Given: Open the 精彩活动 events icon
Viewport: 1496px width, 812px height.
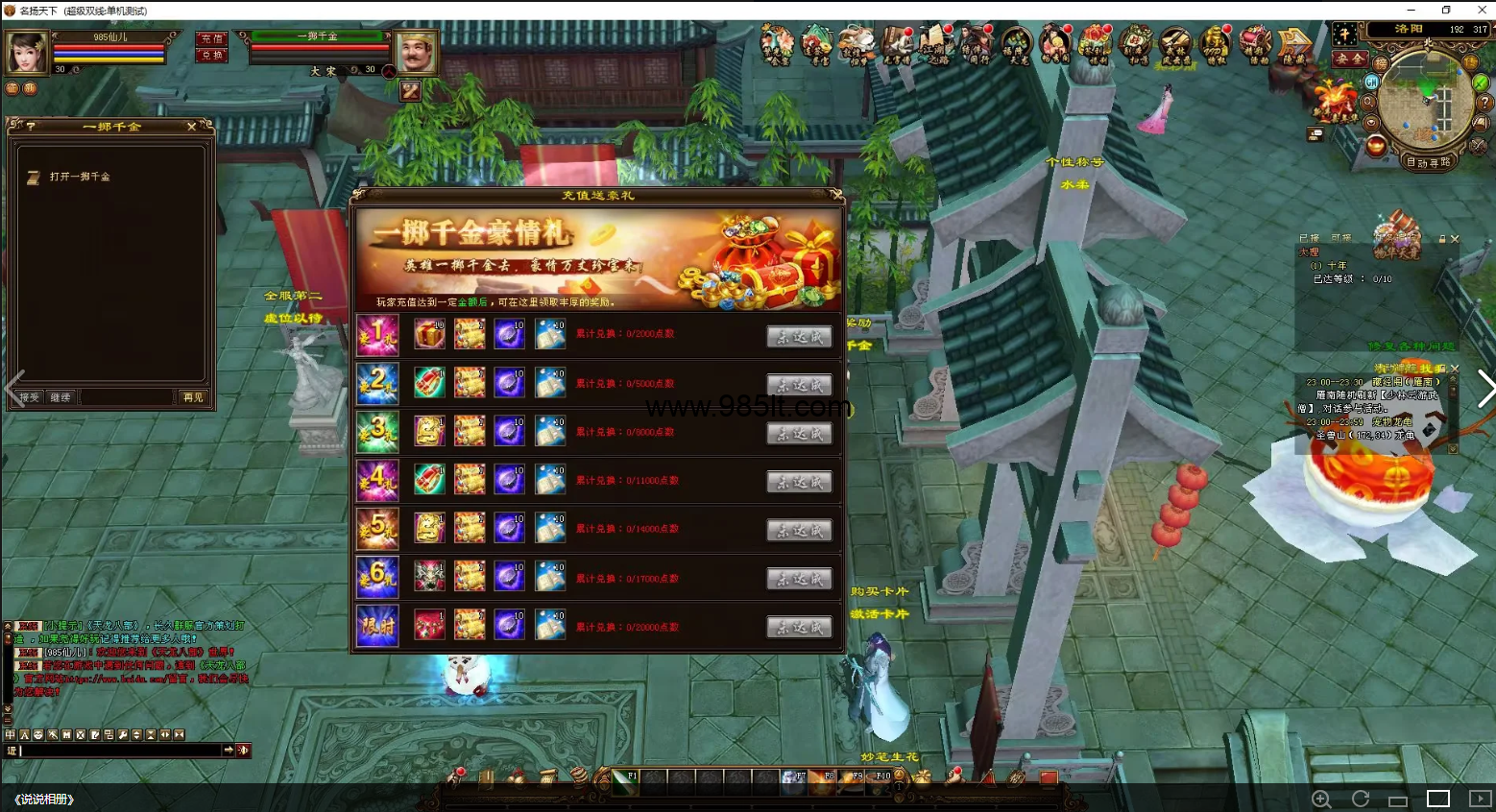Looking at the screenshot, I should pos(1255,45).
